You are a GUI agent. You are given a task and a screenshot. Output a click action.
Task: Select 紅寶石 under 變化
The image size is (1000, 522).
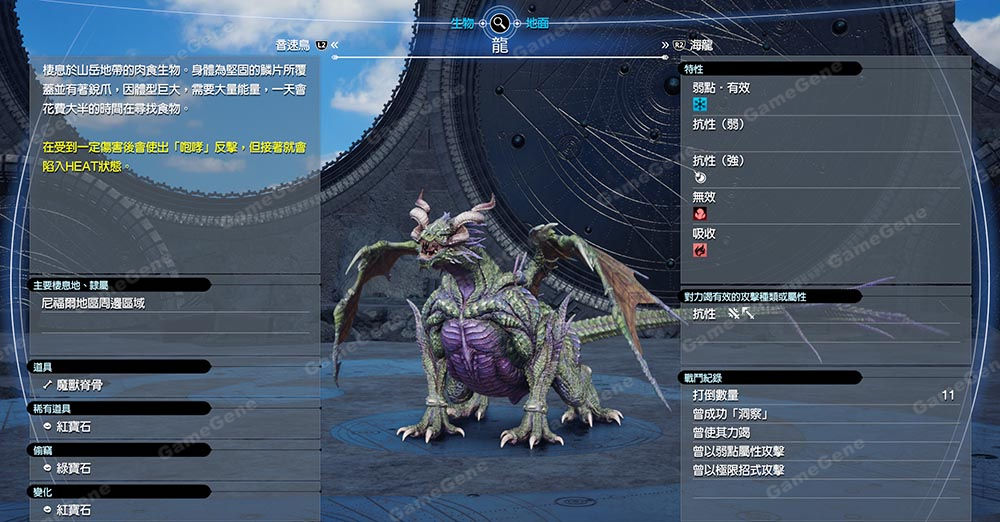[x=74, y=510]
